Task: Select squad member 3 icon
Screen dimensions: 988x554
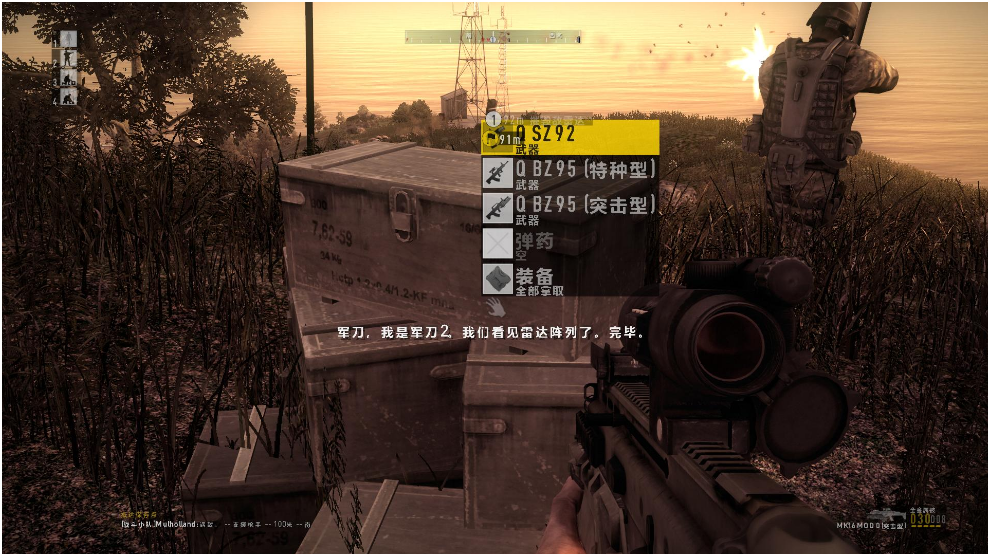Action: coord(68,77)
